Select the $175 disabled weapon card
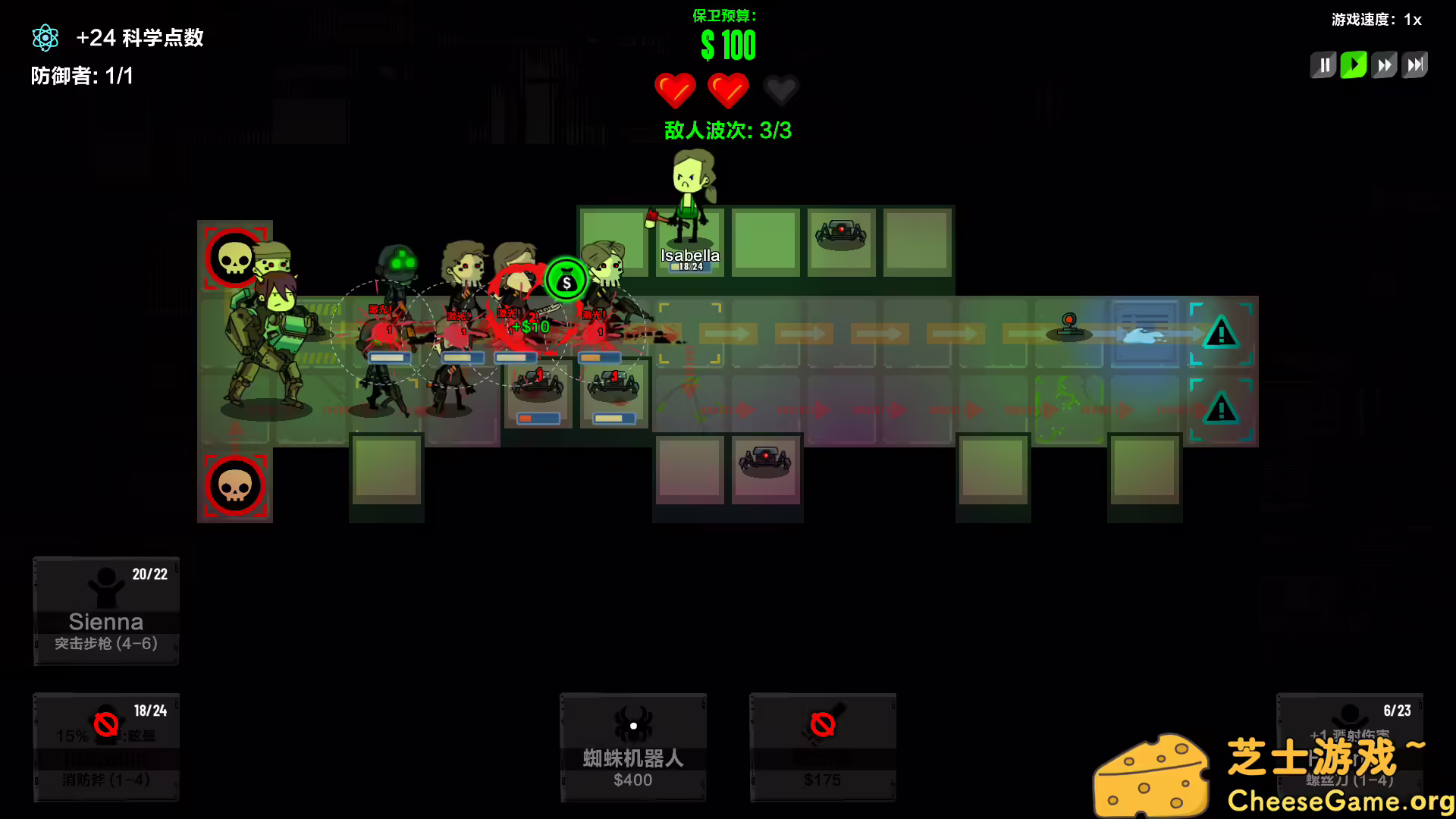This screenshot has width=1456, height=819. pyautogui.click(x=823, y=747)
